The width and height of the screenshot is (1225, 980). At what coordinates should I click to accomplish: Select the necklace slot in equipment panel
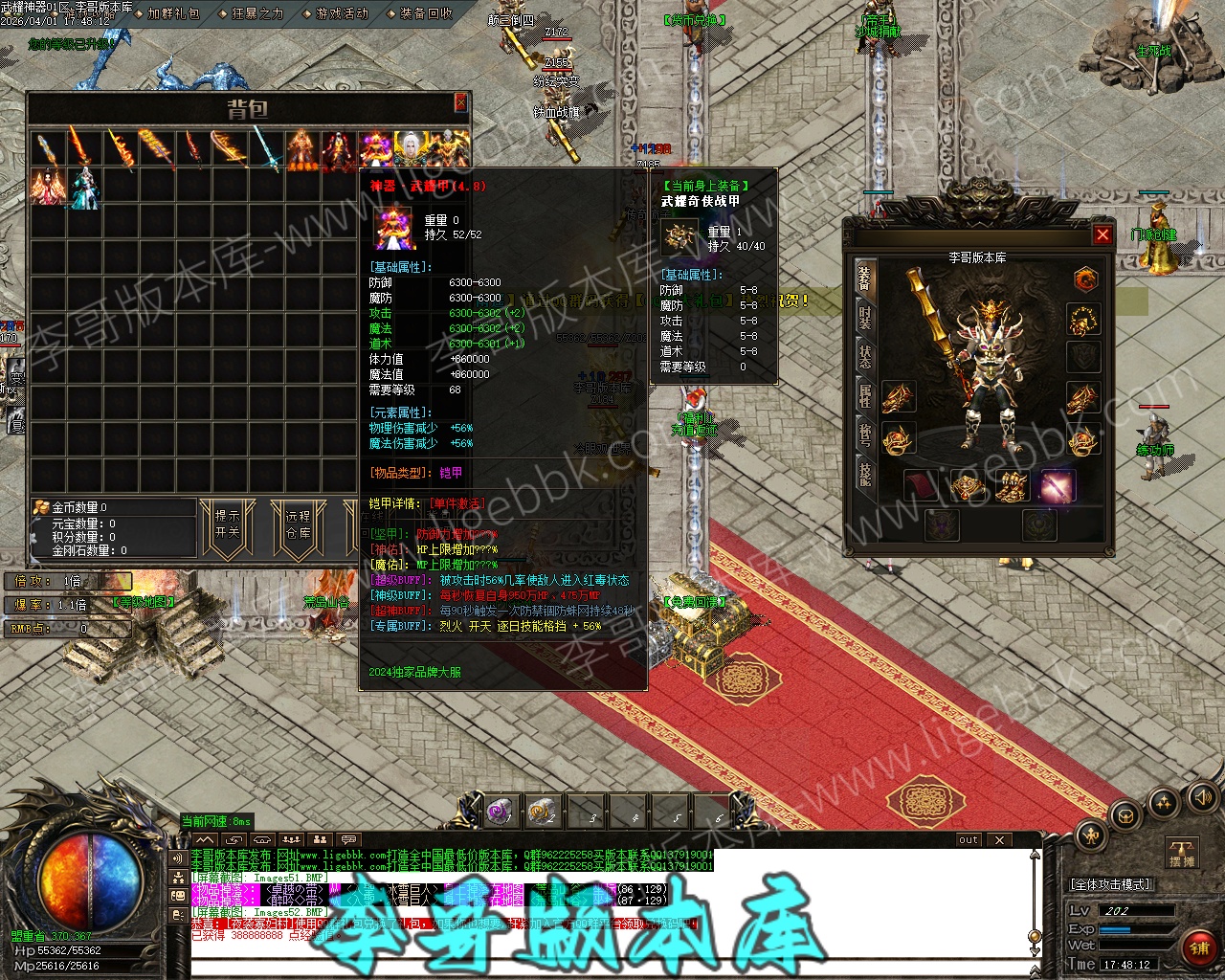[x=1083, y=320]
